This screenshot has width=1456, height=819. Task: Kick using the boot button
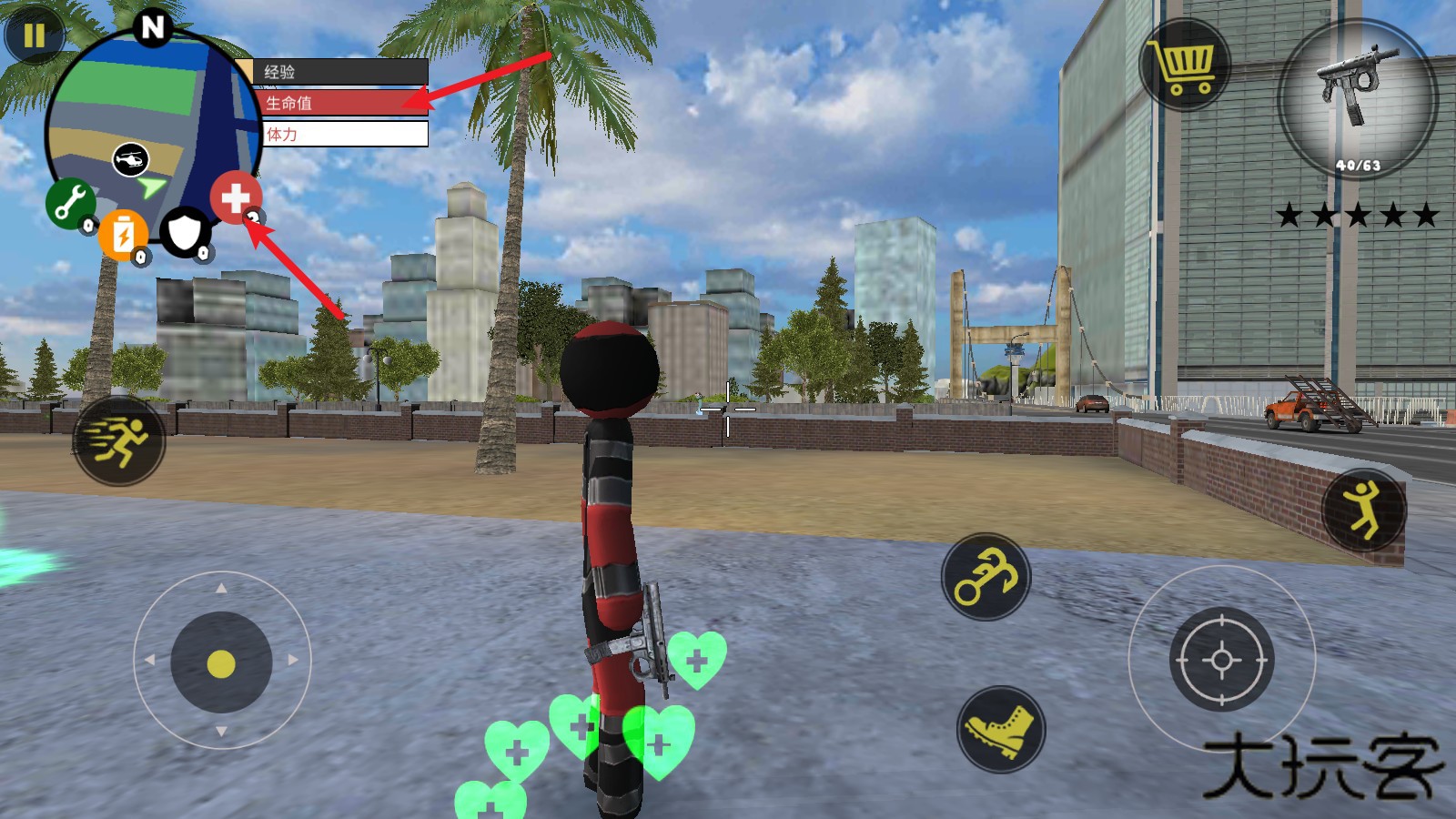(x=1001, y=730)
